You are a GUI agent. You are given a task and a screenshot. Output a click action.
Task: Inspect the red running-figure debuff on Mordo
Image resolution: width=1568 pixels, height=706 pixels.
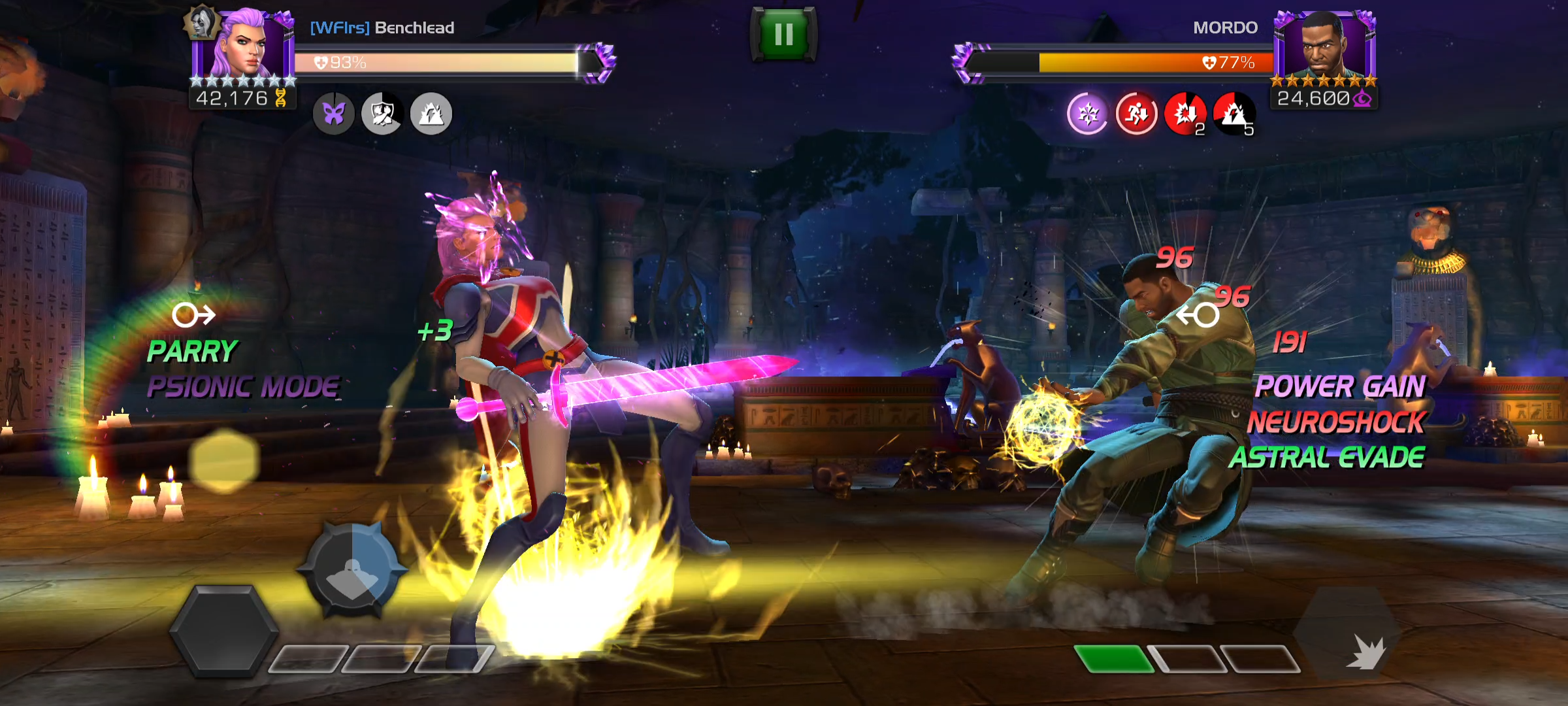pos(1136,114)
